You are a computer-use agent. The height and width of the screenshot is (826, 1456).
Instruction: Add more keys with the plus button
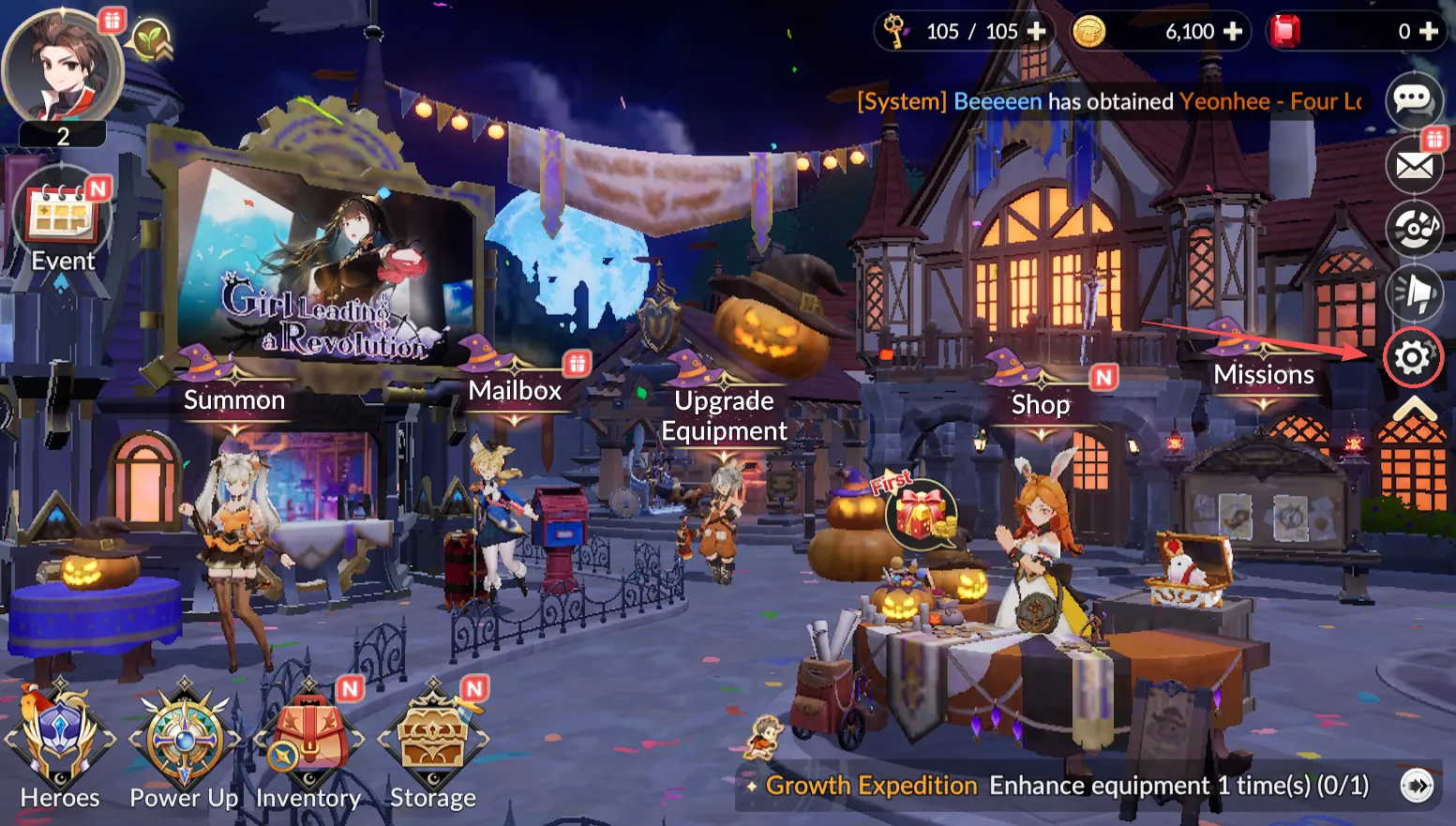pos(1037,32)
